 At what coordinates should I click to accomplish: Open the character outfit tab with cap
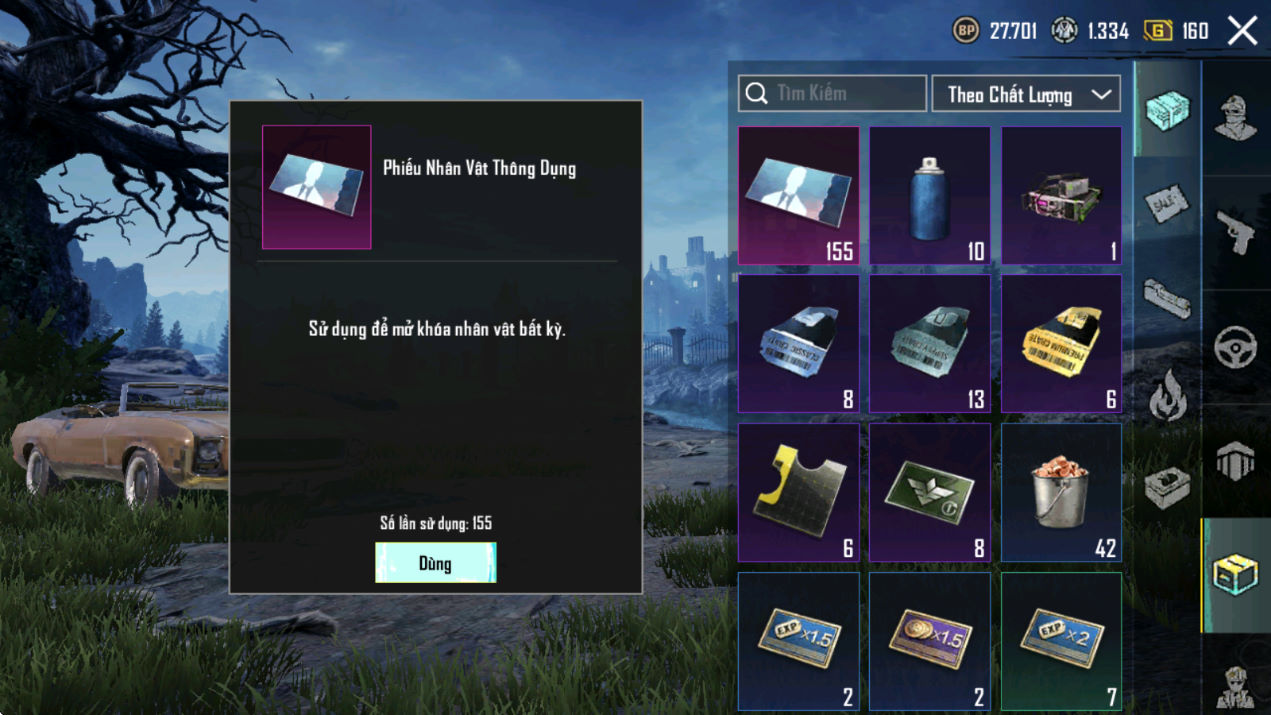click(x=1236, y=118)
